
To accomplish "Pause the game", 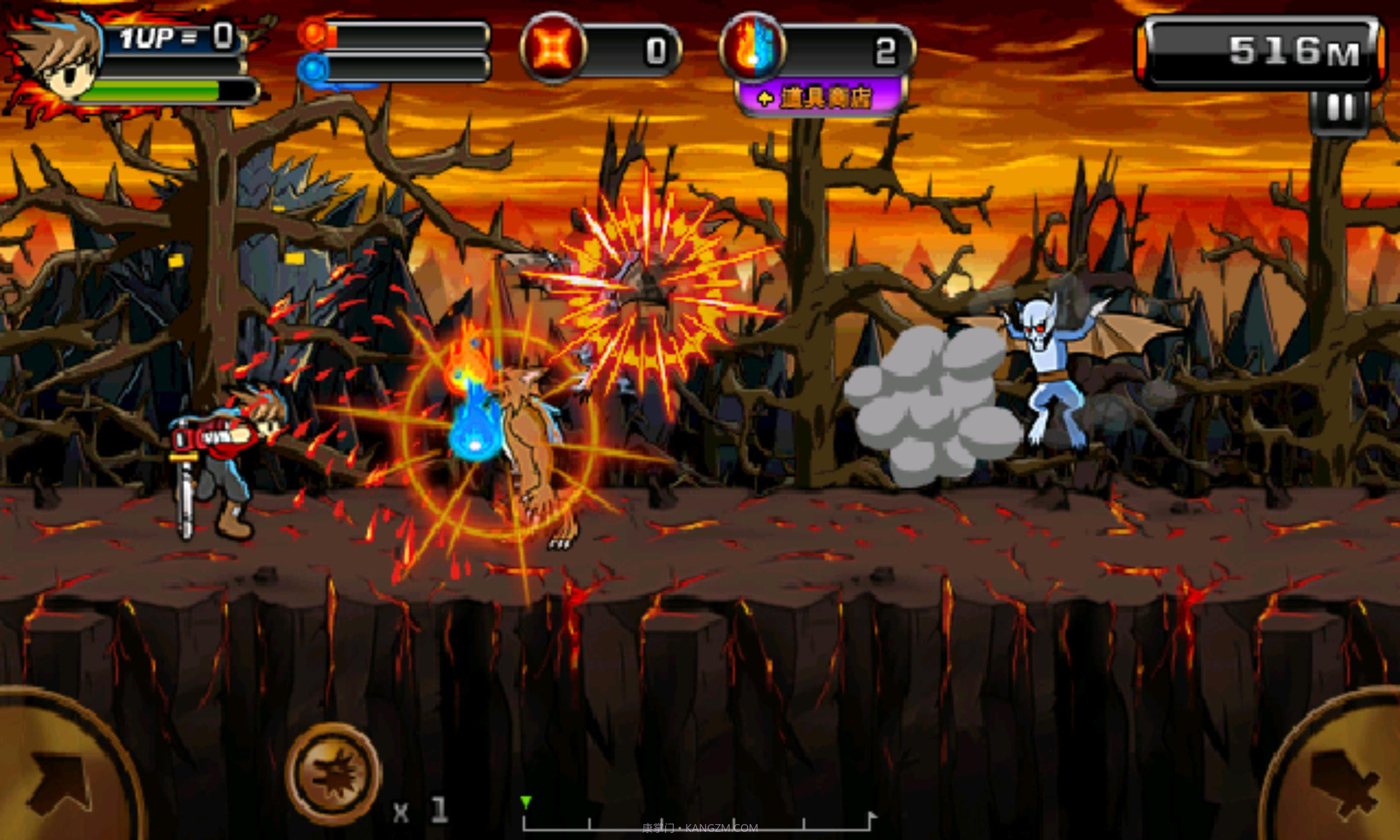I will tap(1340, 110).
